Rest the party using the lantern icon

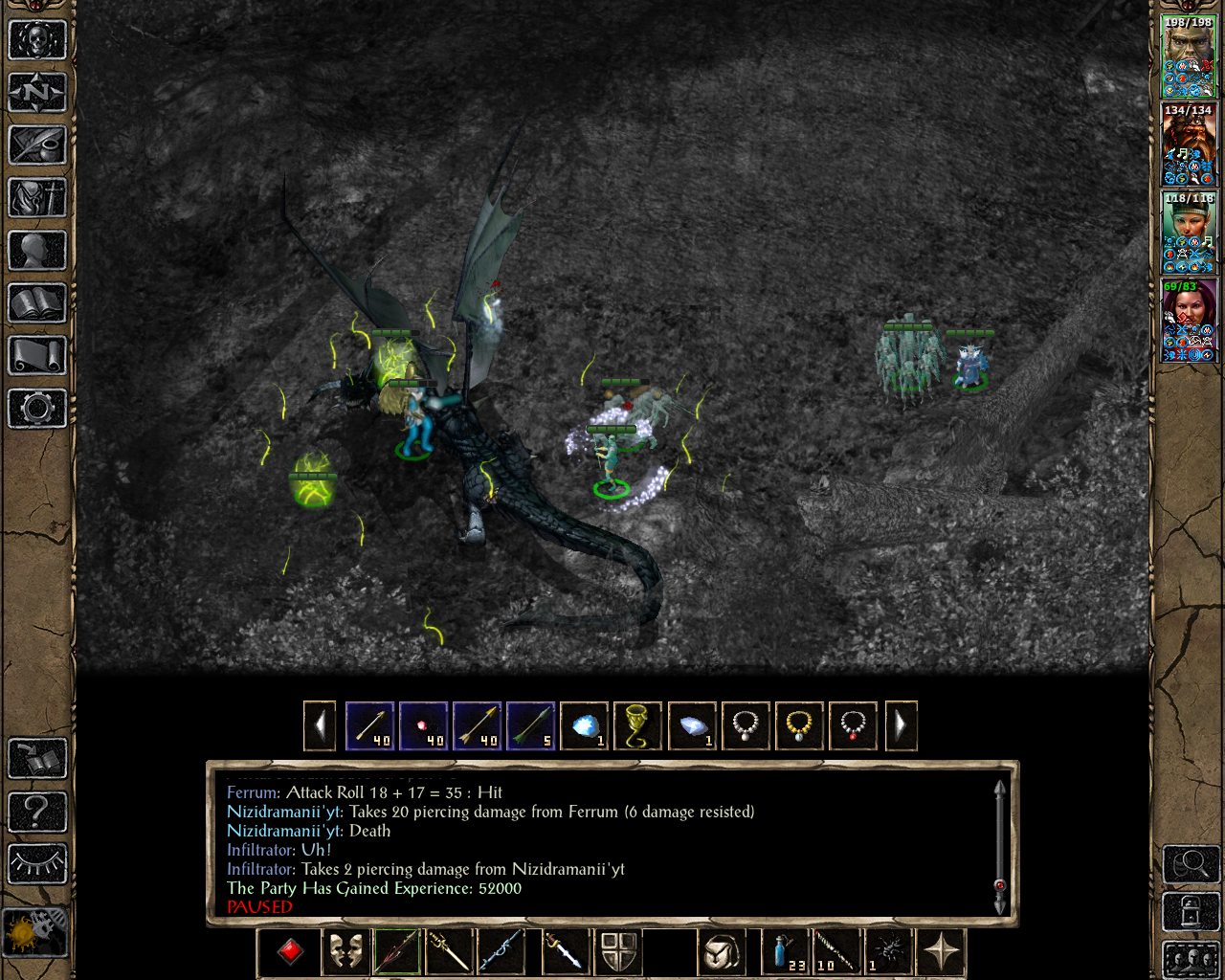(1190, 911)
